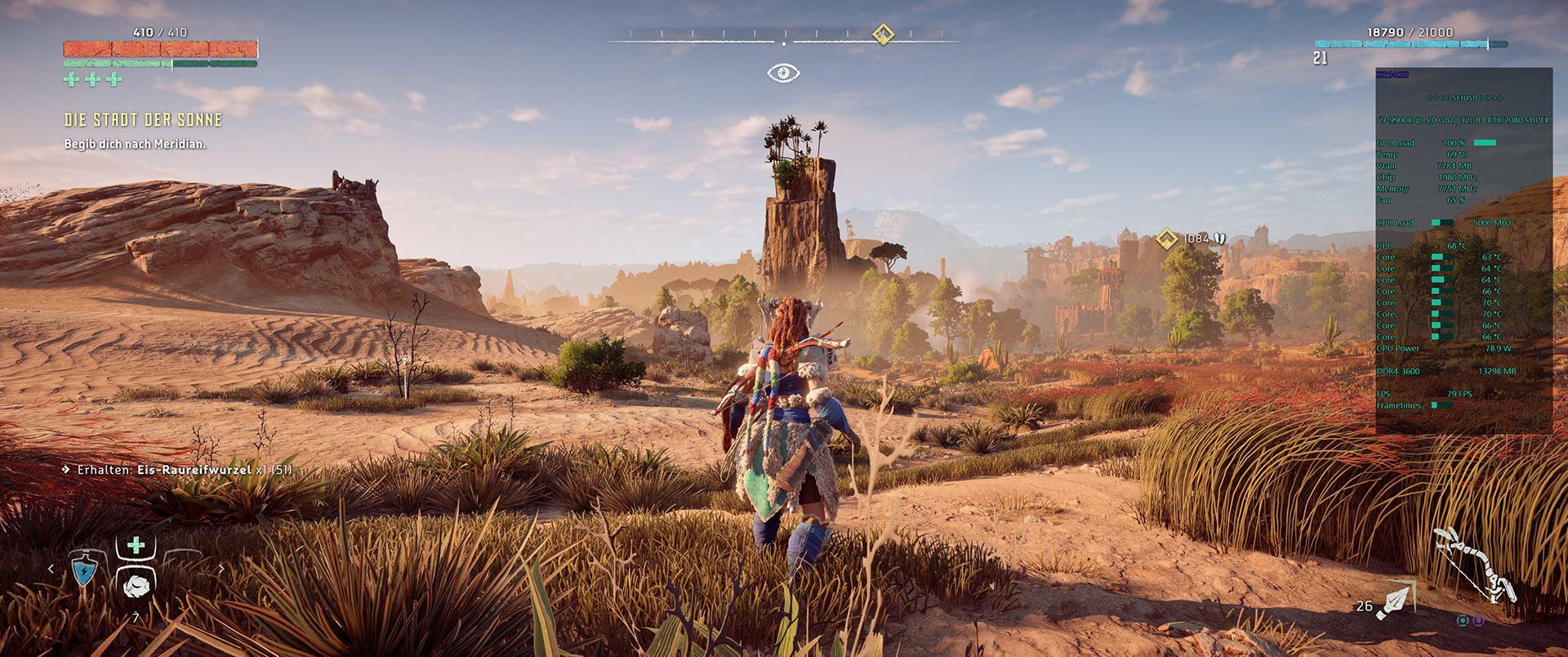Open the Die Stadt der Sonne quest tracker
The image size is (1568, 657).
tap(143, 120)
